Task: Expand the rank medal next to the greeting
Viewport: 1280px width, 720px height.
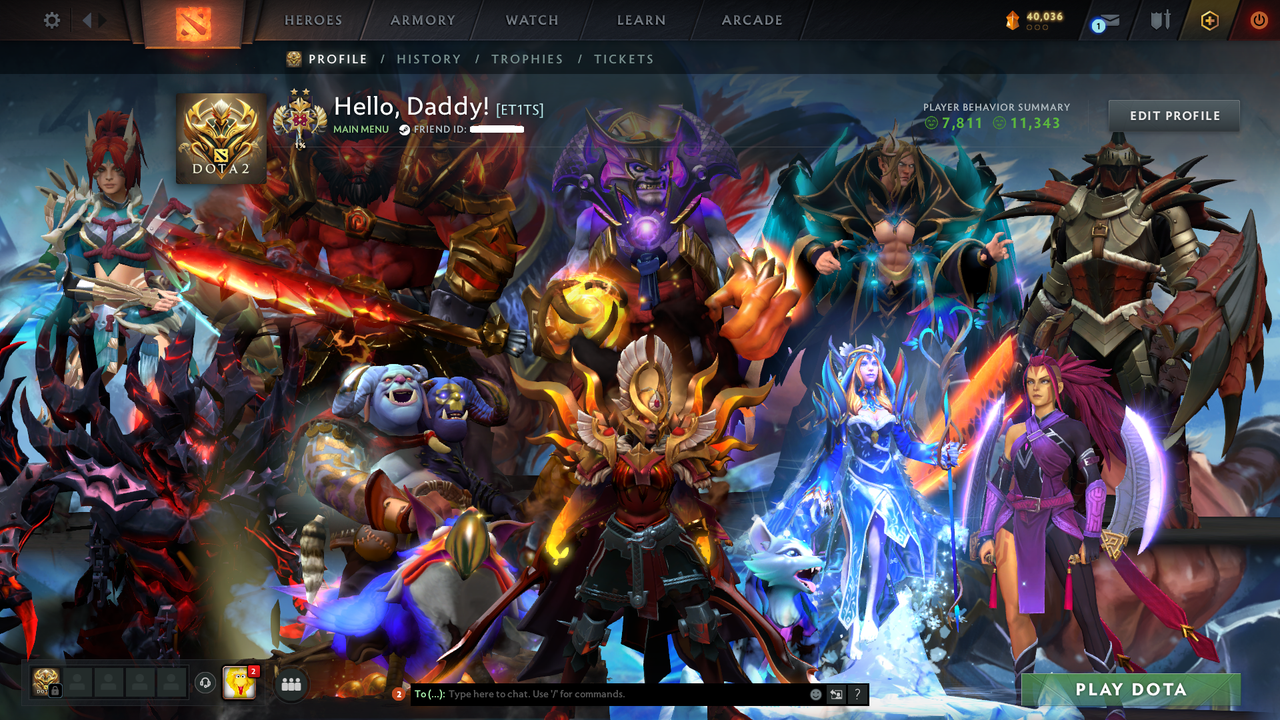Action: pyautogui.click(x=300, y=118)
